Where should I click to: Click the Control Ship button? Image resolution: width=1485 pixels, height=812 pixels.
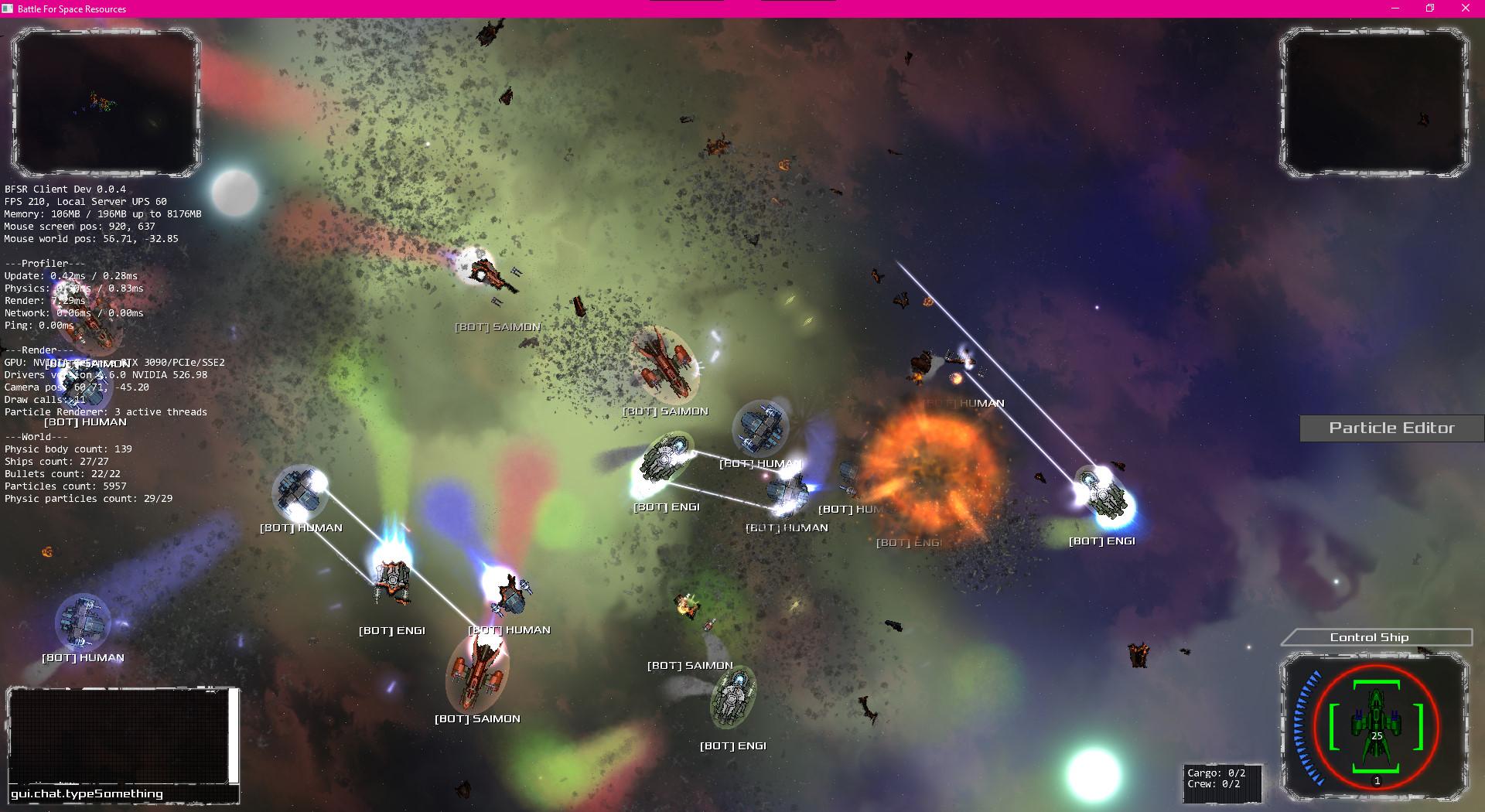(1376, 637)
